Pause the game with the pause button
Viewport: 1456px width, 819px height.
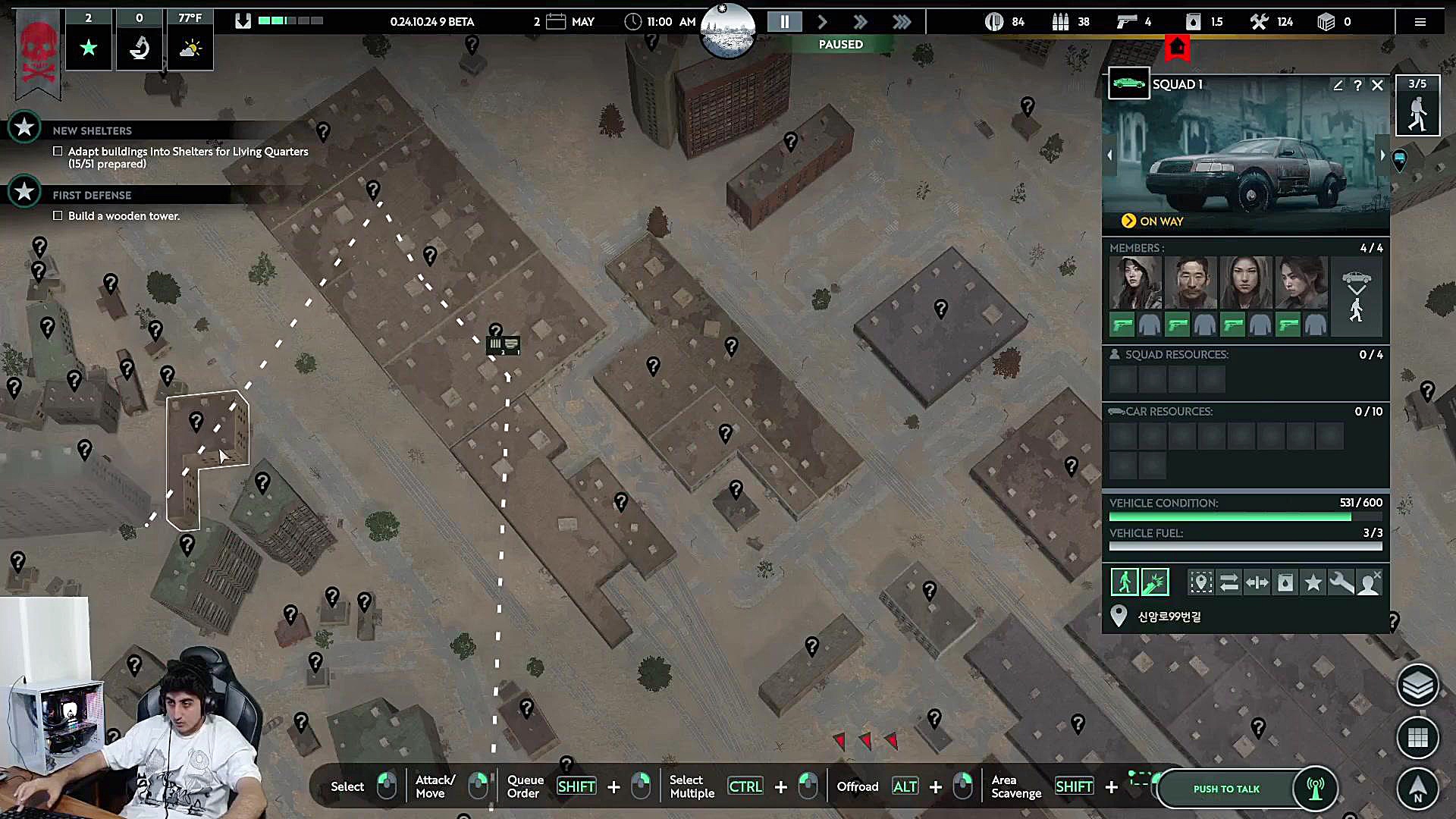point(785,22)
